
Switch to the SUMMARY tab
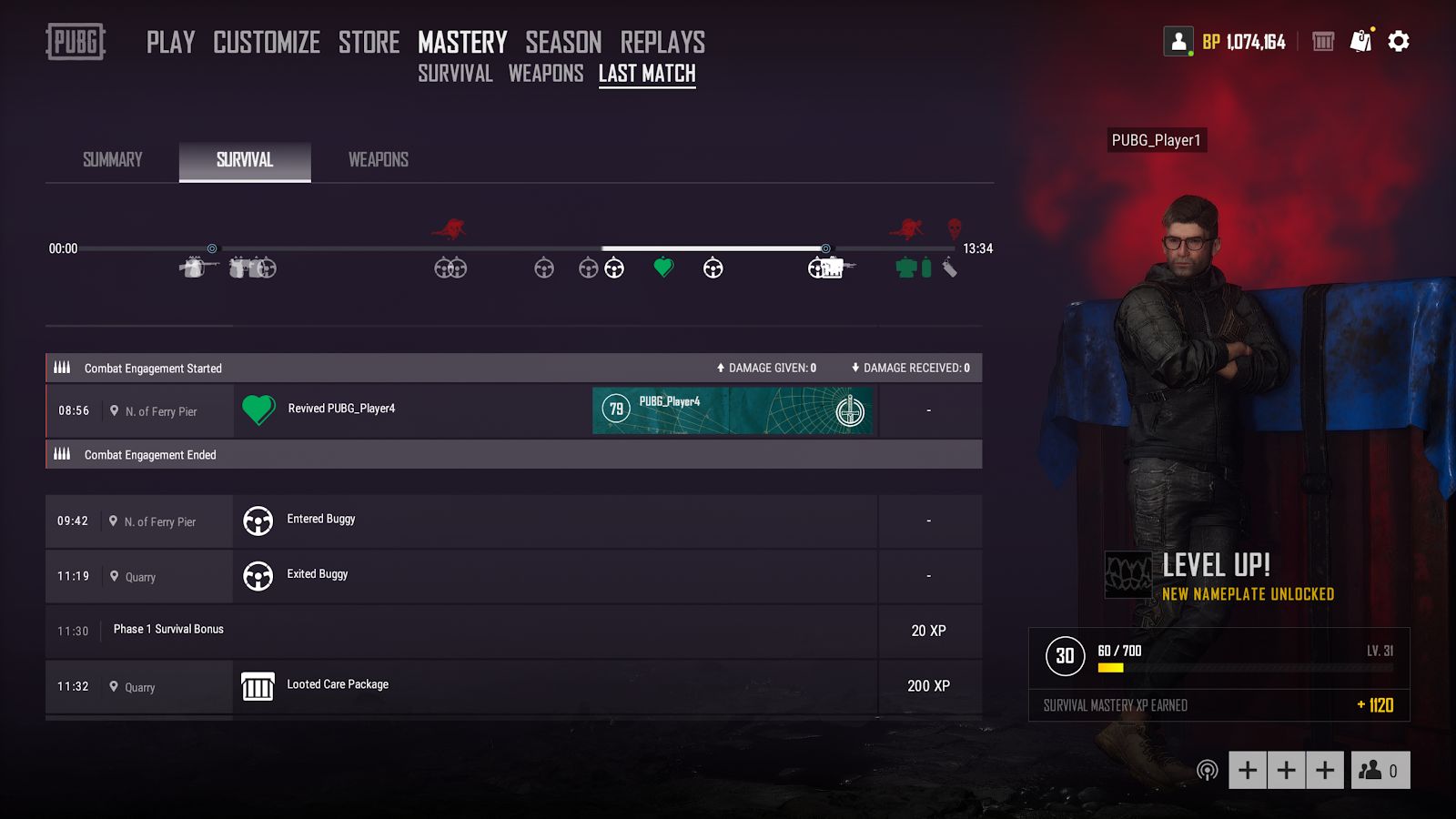pyautogui.click(x=113, y=160)
